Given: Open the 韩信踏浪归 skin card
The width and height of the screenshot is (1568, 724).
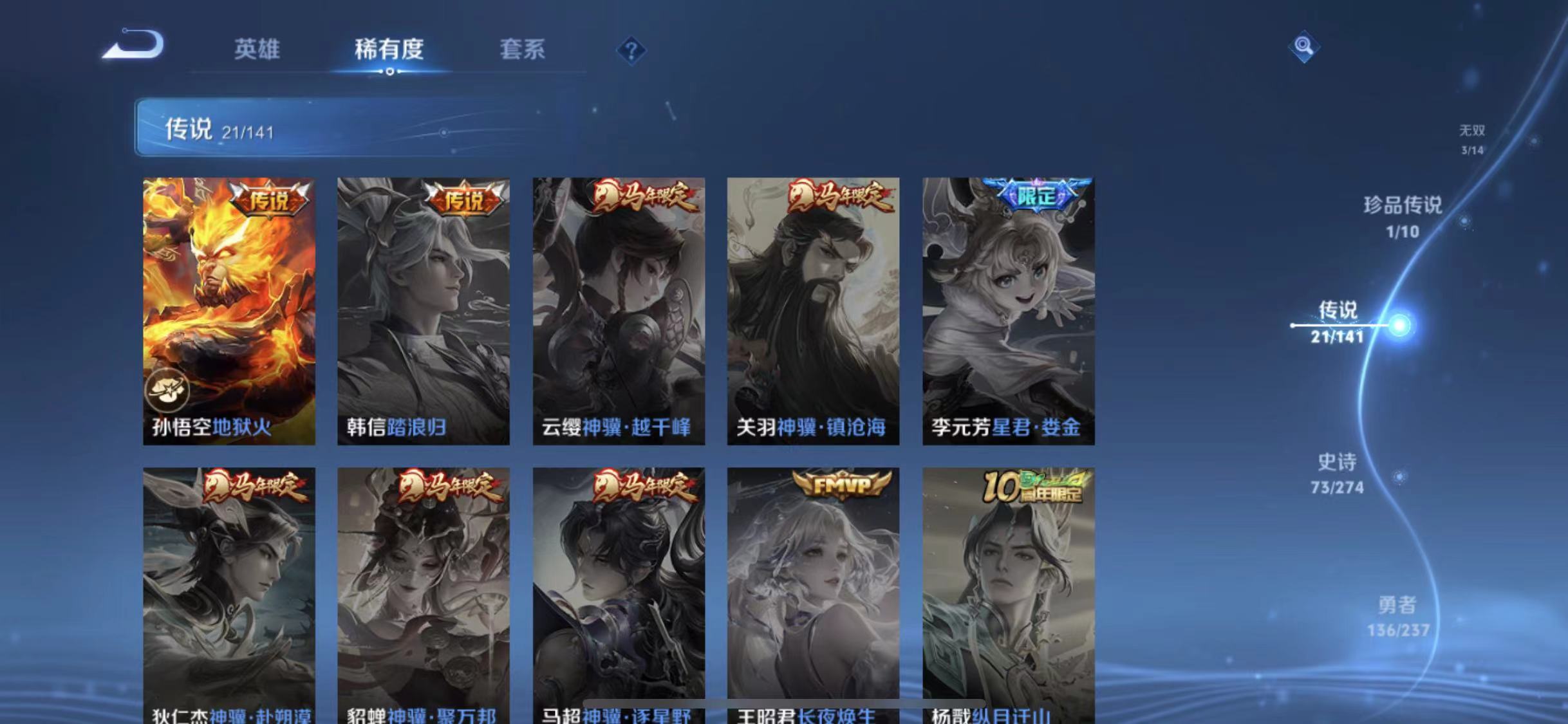Looking at the screenshot, I should point(424,309).
